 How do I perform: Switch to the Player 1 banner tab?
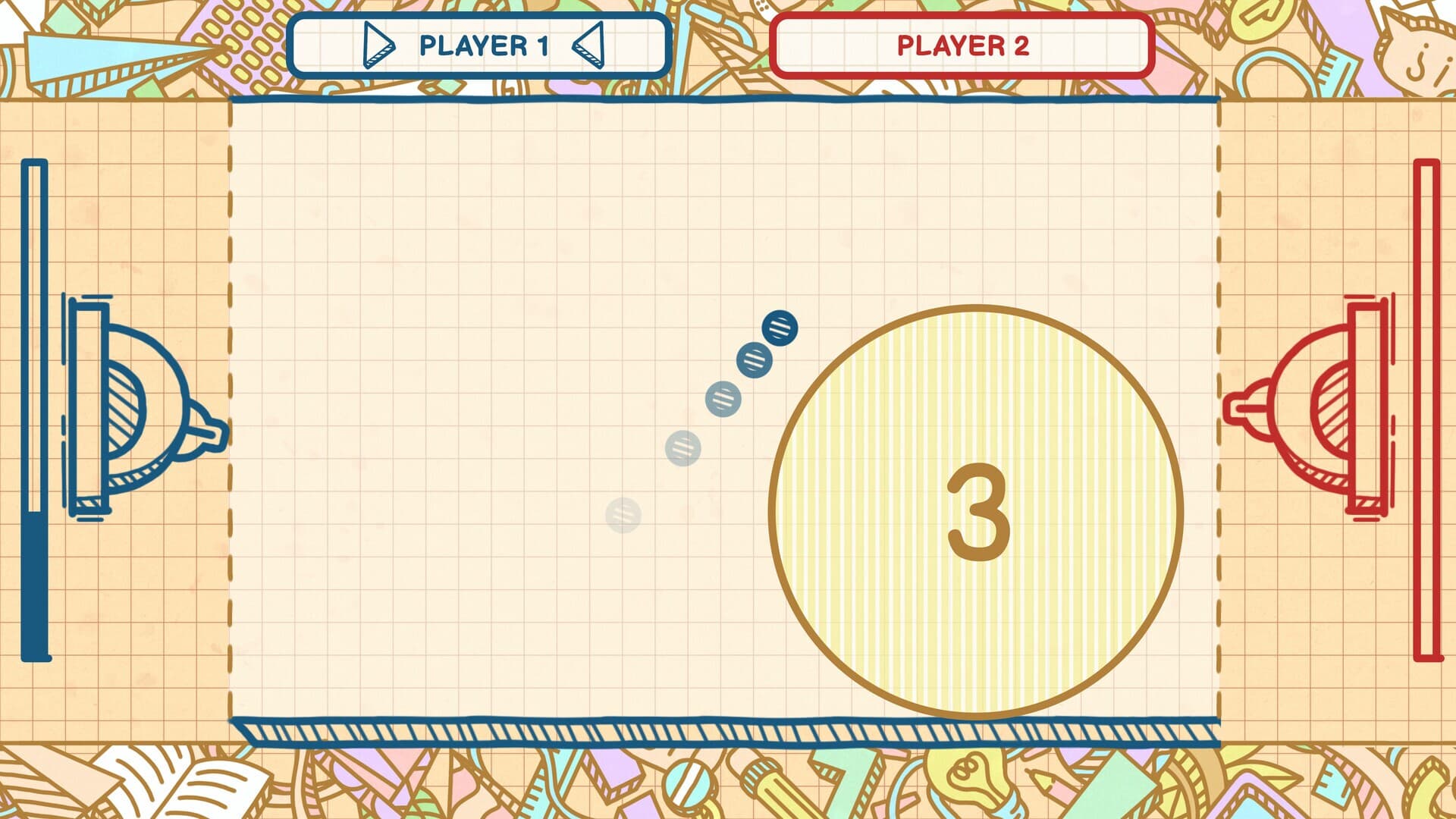(x=480, y=46)
